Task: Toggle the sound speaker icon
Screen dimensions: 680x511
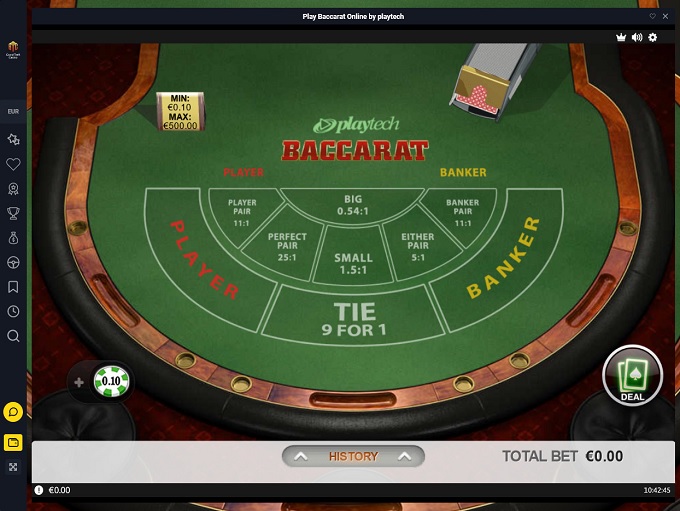Action: (636, 37)
